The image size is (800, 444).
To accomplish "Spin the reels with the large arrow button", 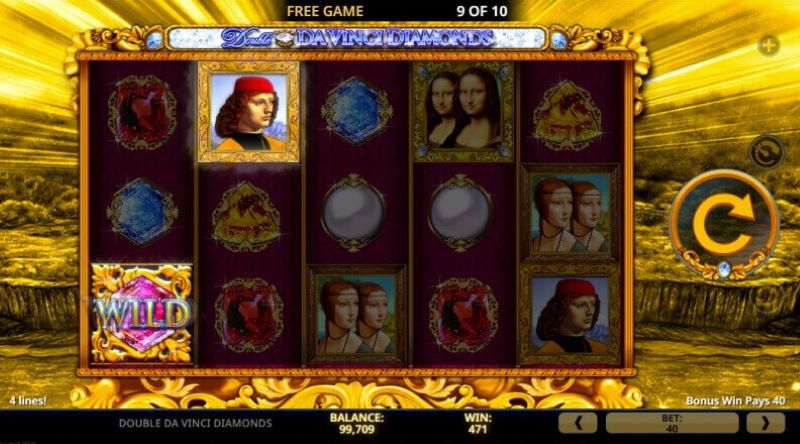I will [722, 225].
